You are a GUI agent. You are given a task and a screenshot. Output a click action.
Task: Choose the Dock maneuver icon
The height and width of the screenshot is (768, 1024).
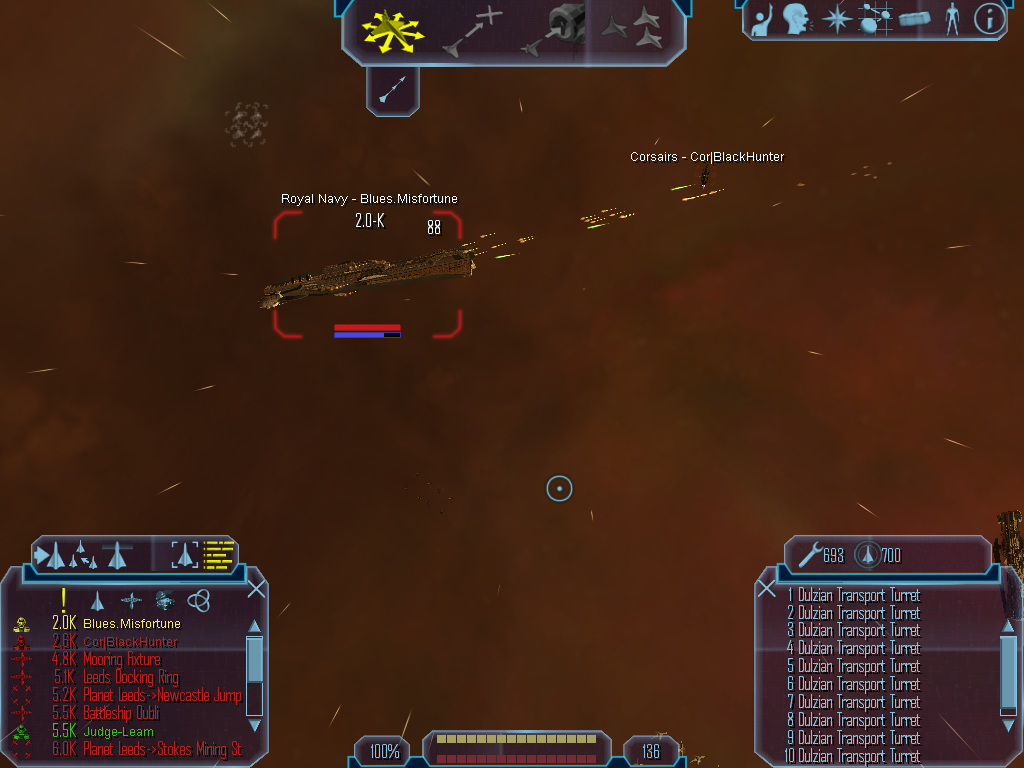556,30
